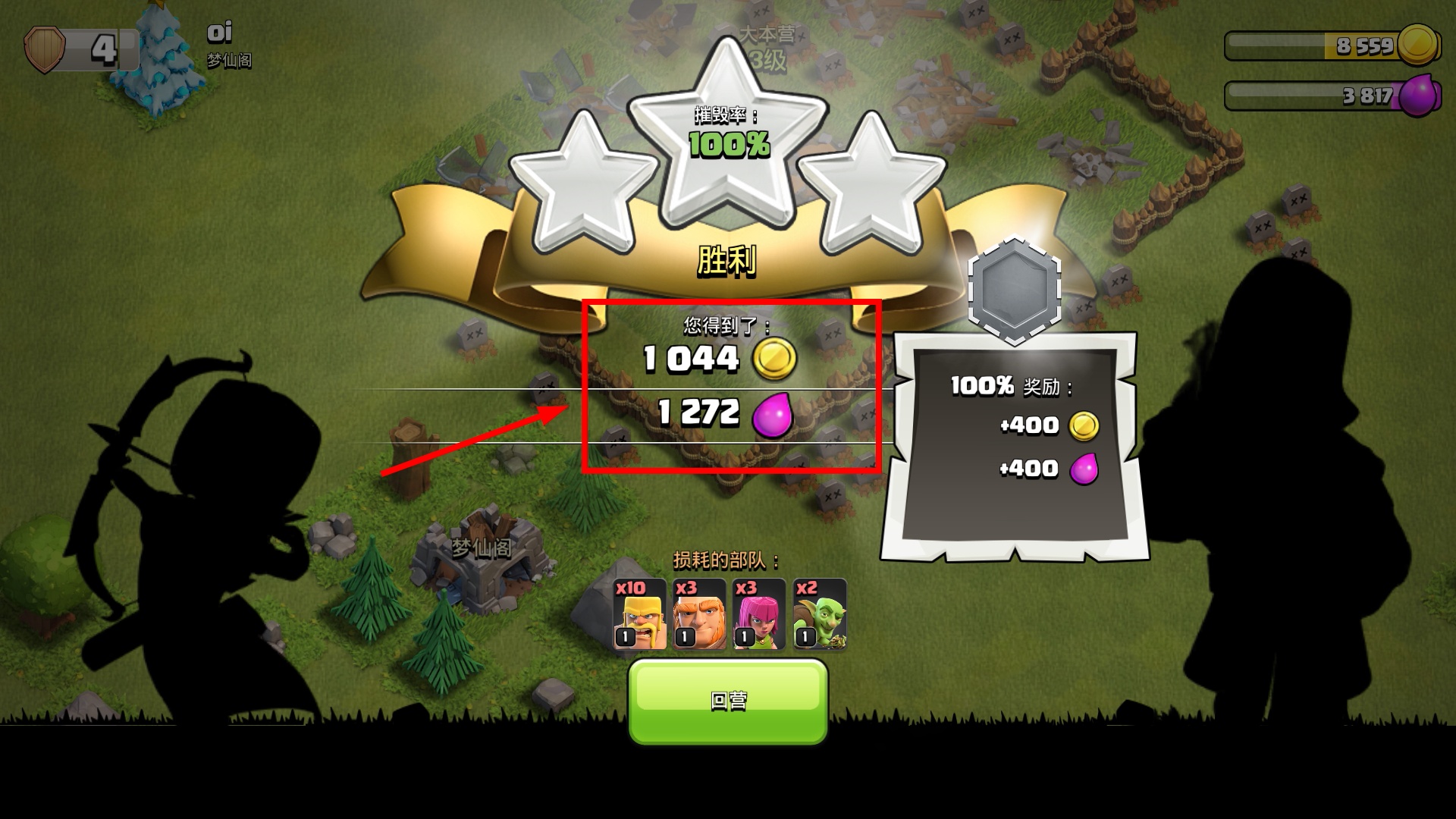The image size is (1456, 819).
Task: Tap the green 回营 return home button
Action: [728, 701]
